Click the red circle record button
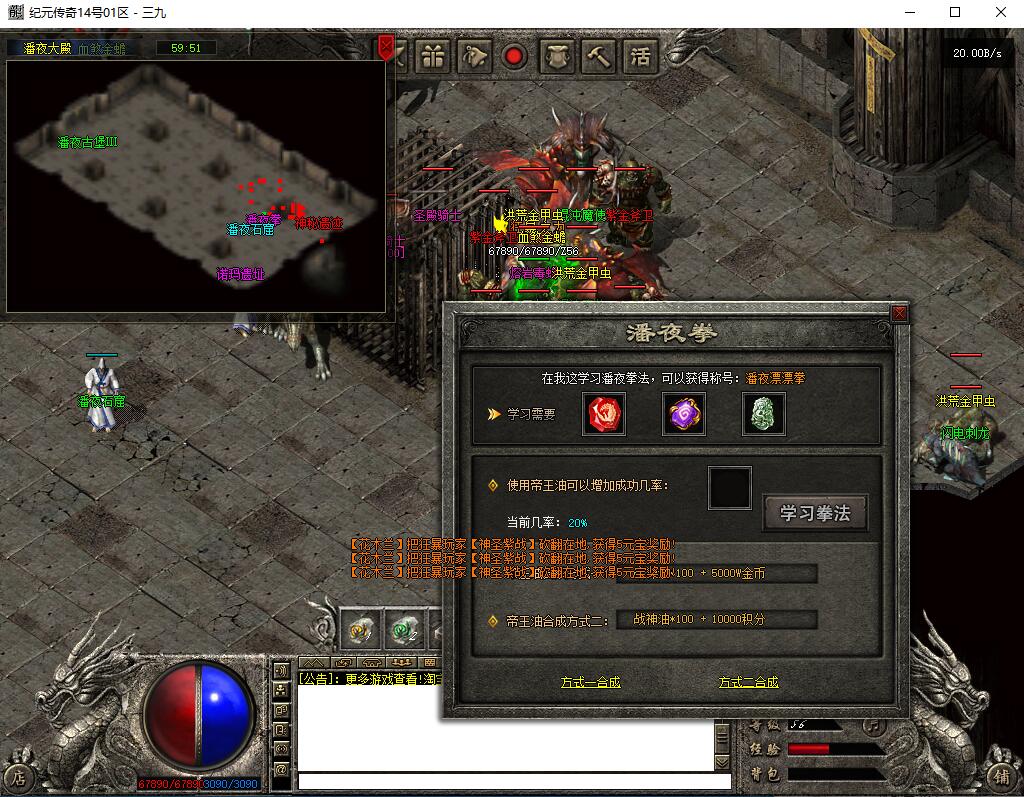Viewport: 1024px width, 797px height. 515,56
